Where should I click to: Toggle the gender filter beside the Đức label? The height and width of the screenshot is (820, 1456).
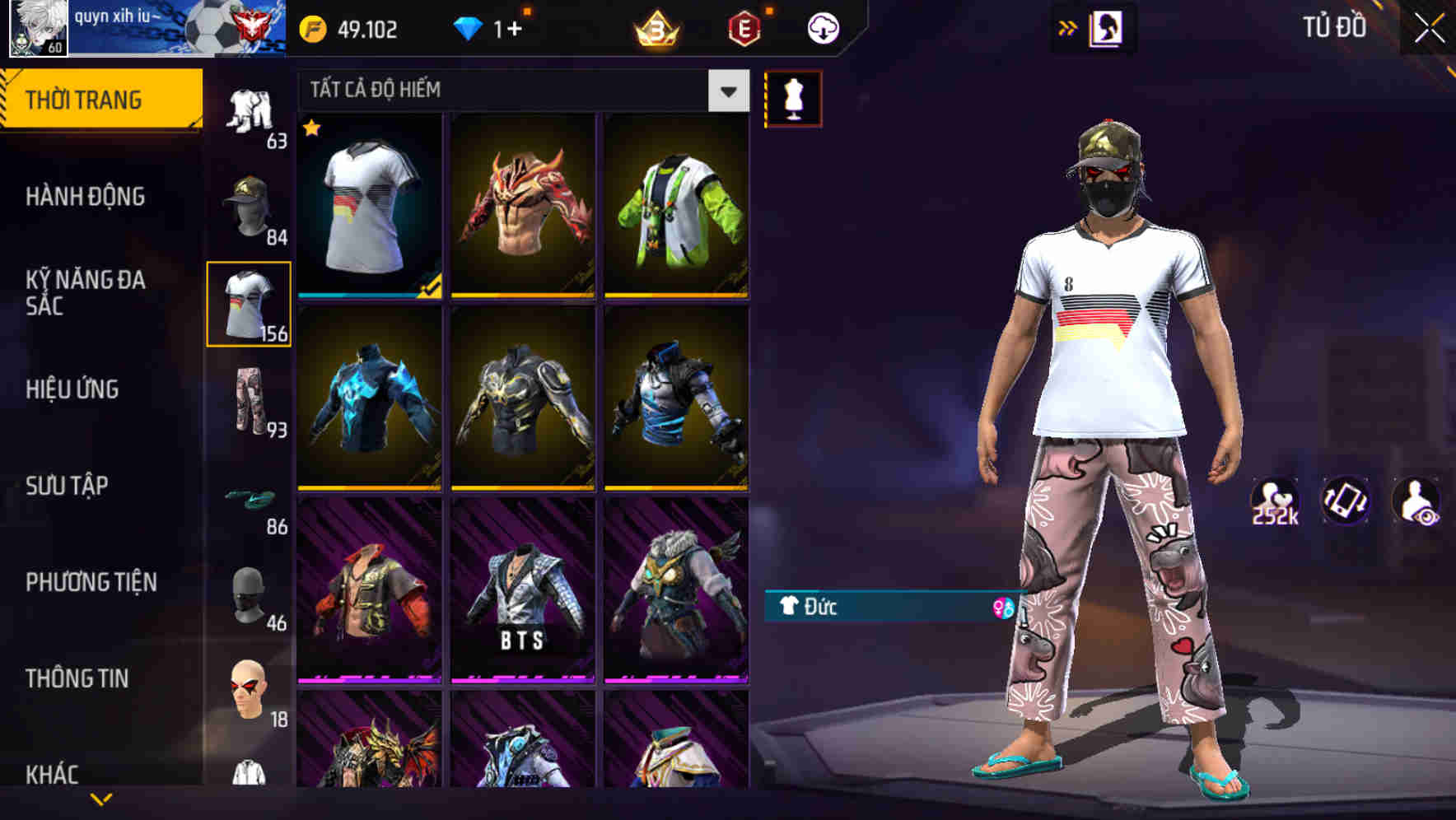click(x=1003, y=609)
